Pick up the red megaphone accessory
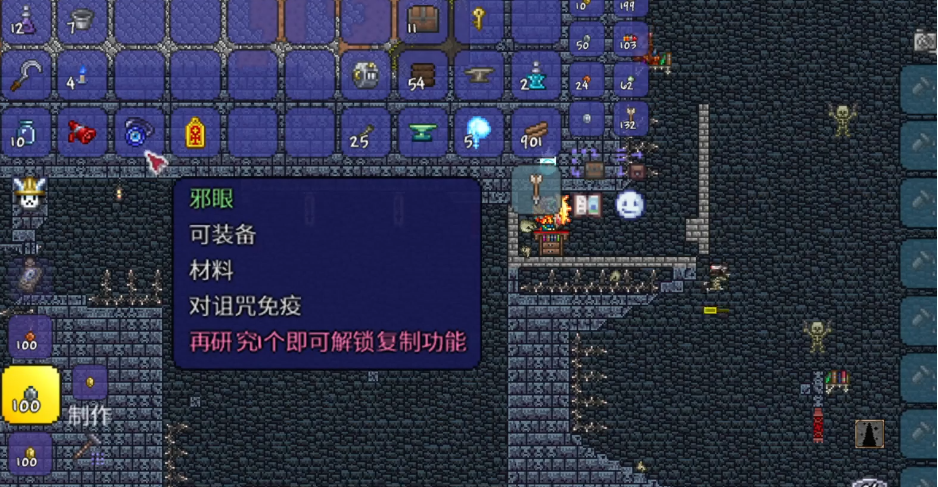This screenshot has width=938, height=487. click(x=82, y=132)
